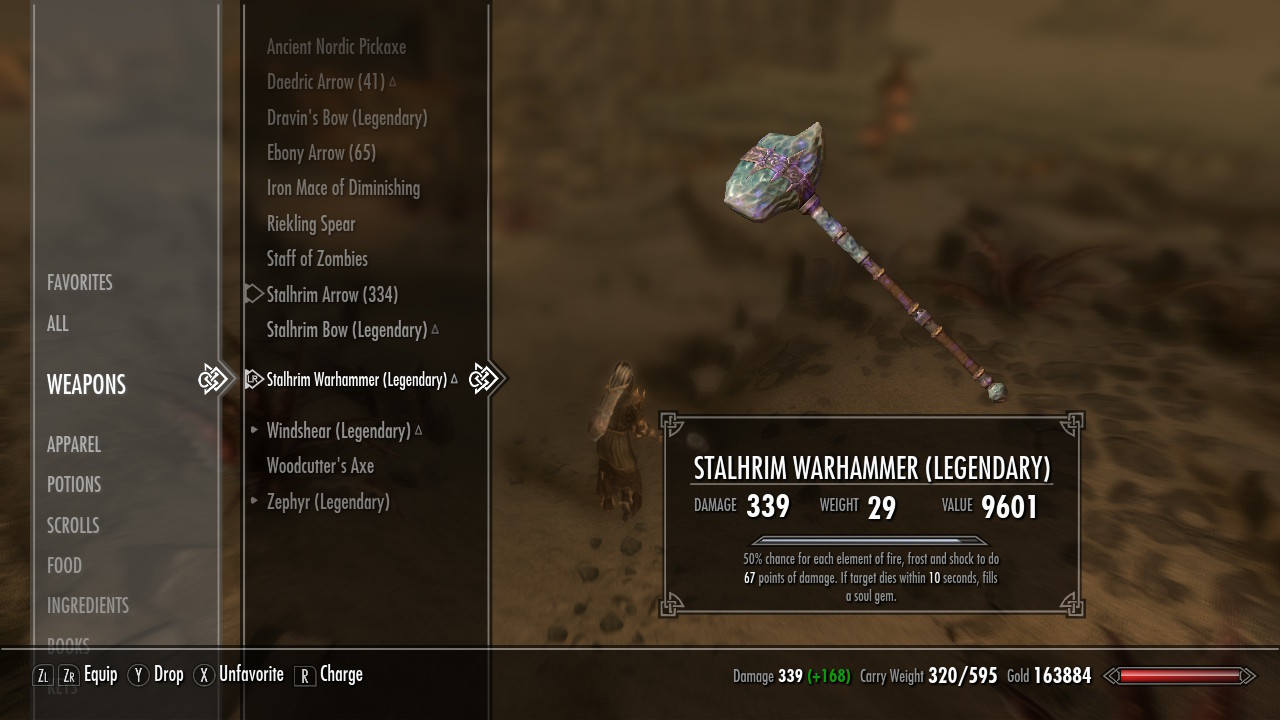Select Stalhrim Bow (Legendary)
Image resolution: width=1280 pixels, height=720 pixels.
(347, 330)
